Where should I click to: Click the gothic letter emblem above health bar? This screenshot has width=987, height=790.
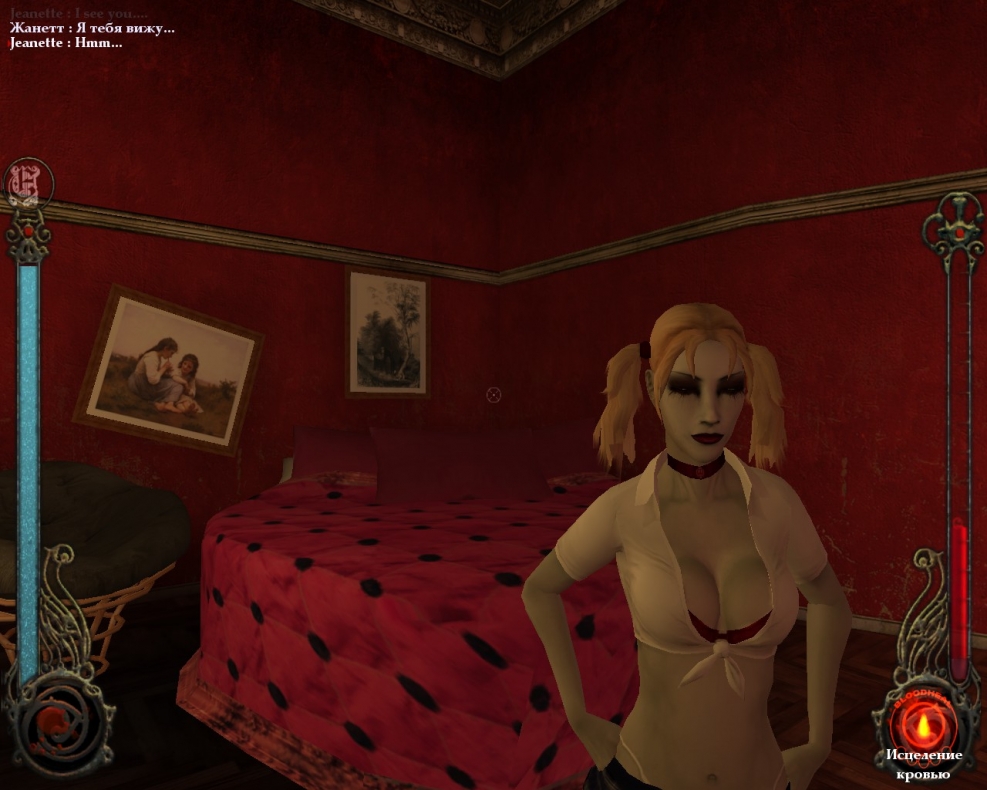(27, 184)
